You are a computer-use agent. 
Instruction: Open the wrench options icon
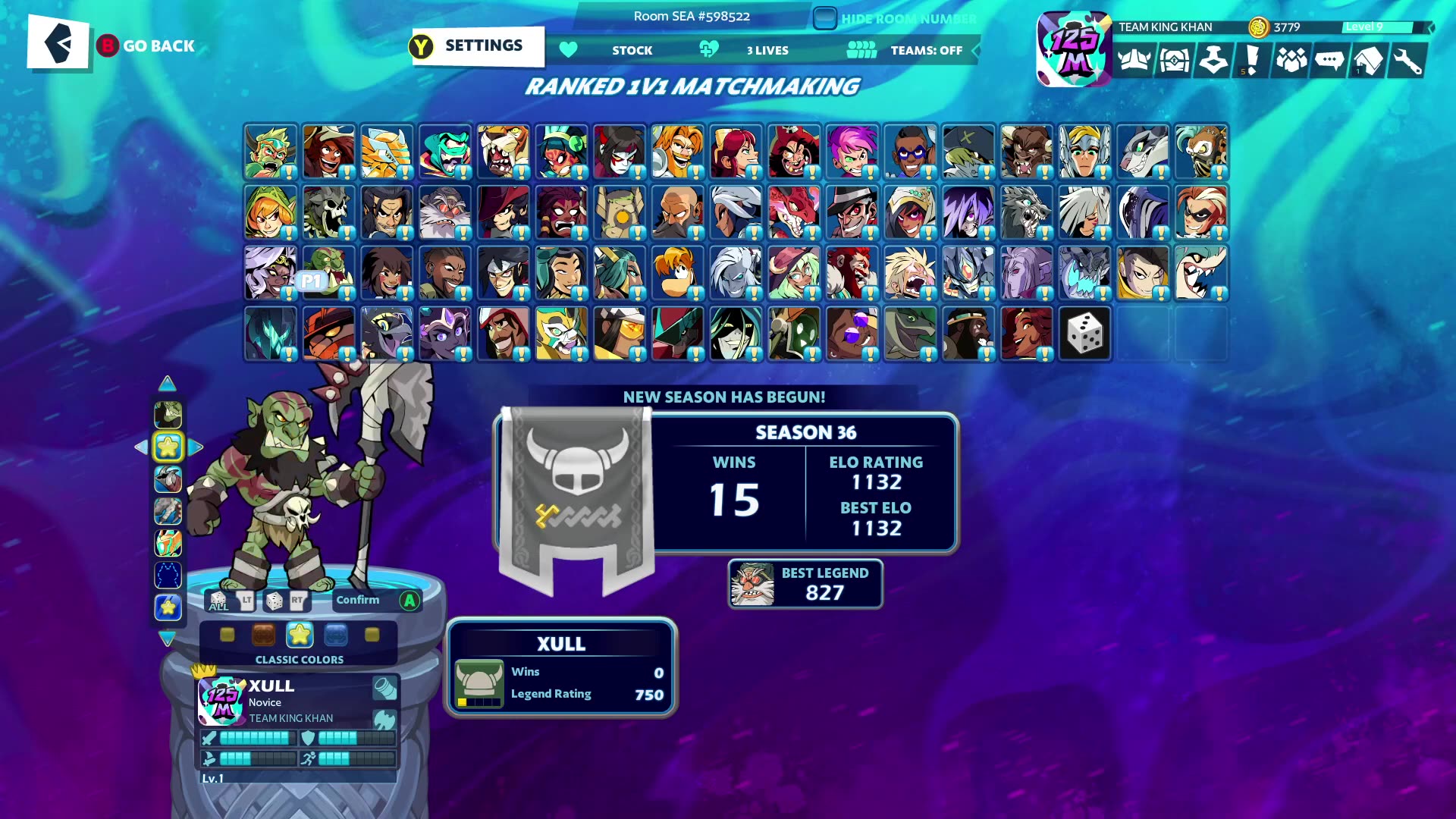(x=1407, y=61)
